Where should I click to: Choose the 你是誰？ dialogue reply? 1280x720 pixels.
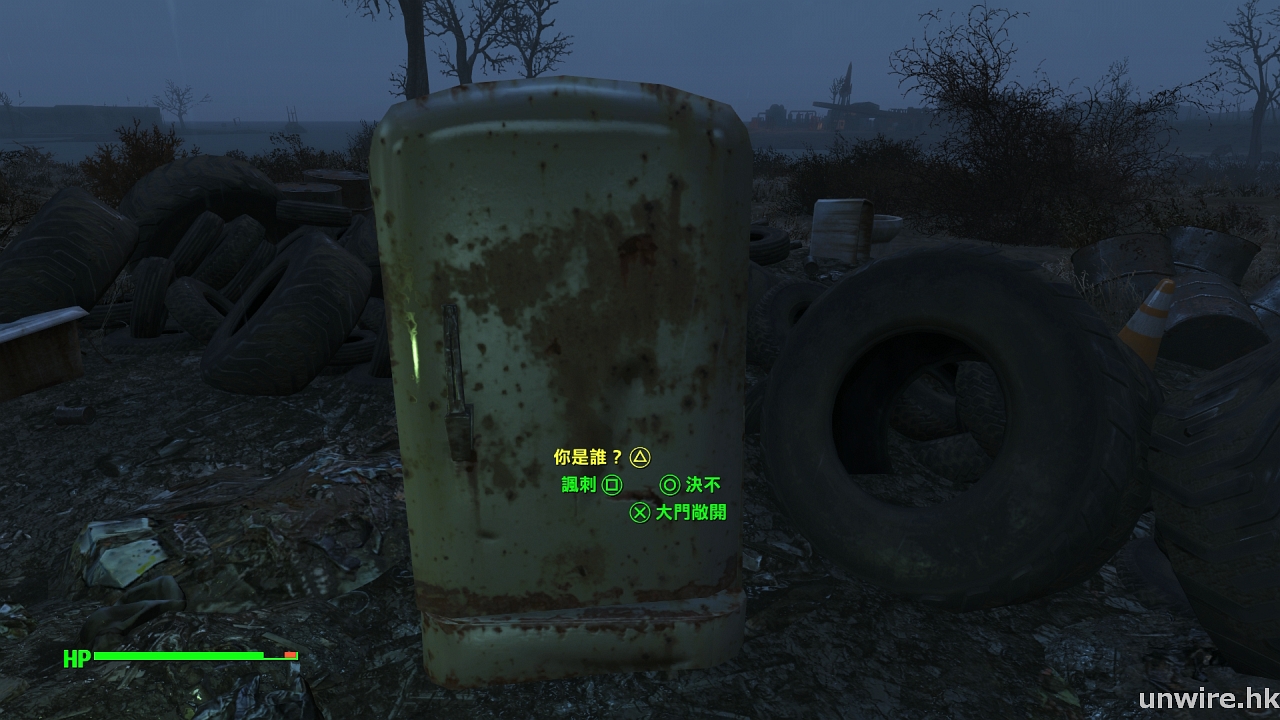coord(589,458)
